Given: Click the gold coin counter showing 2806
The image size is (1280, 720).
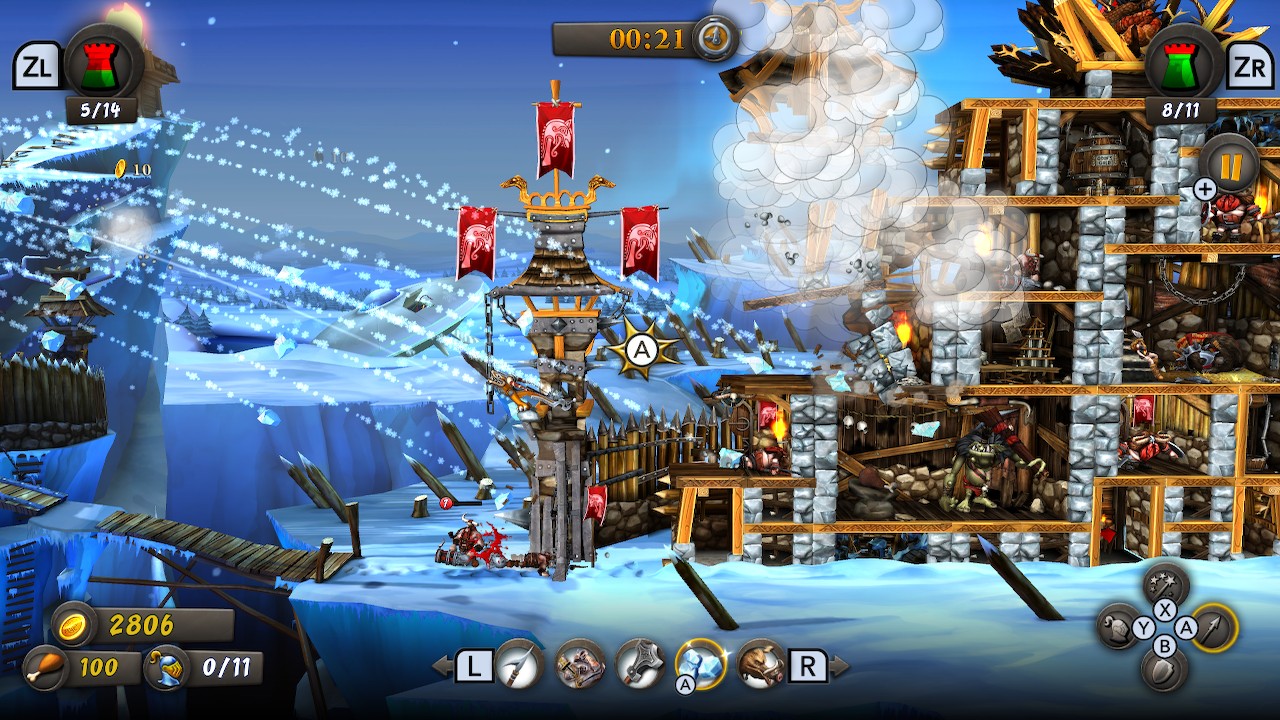Looking at the screenshot, I should [x=110, y=623].
